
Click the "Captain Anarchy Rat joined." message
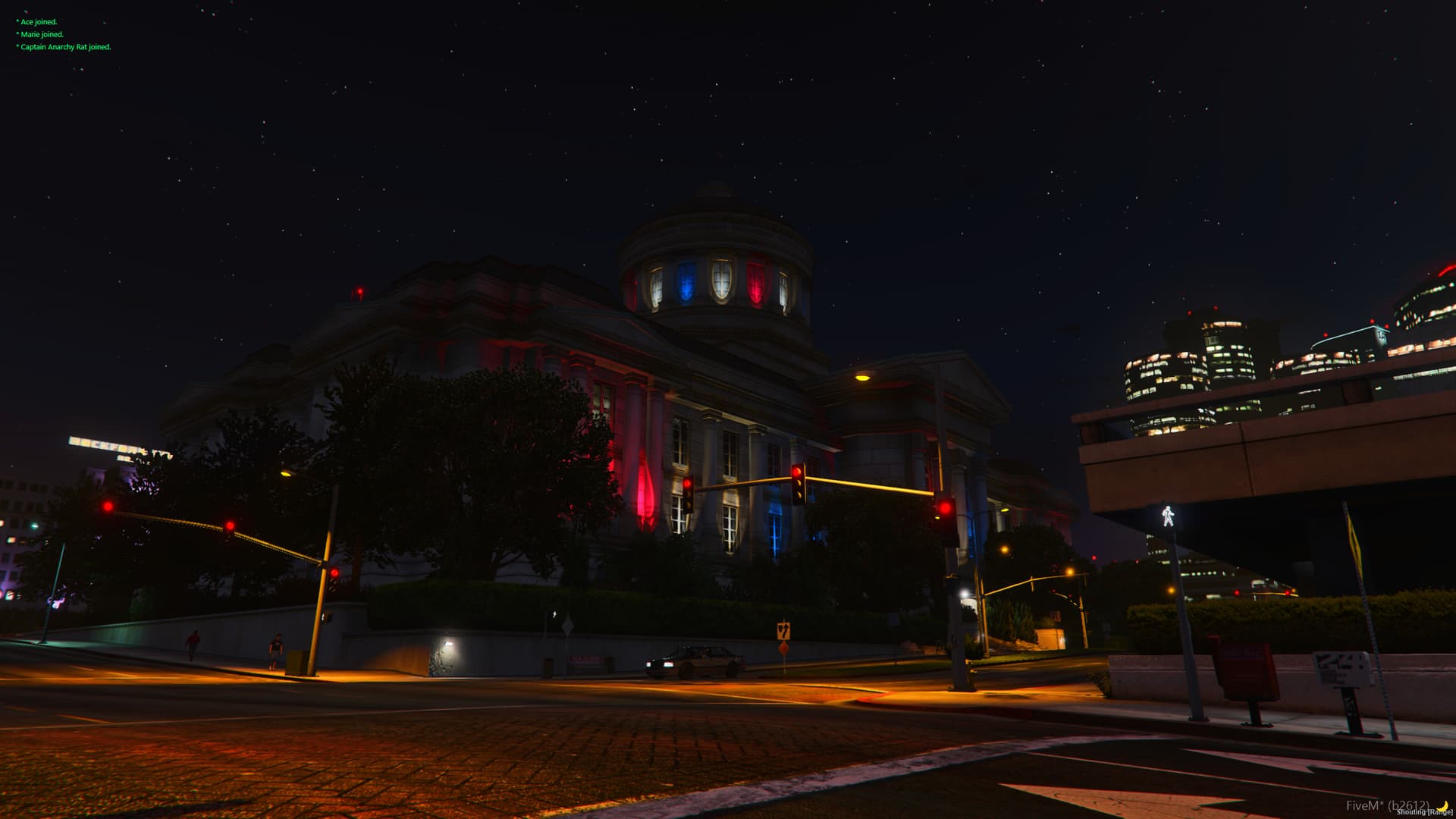65,47
